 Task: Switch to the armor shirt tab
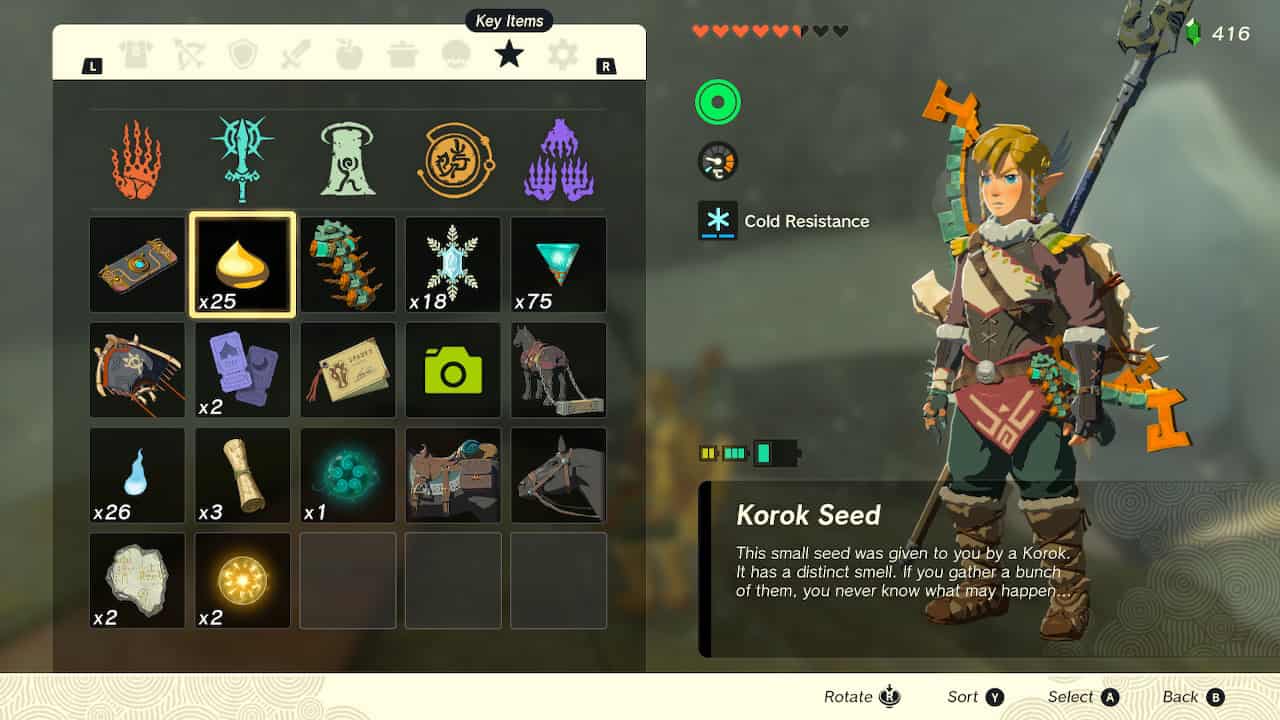coord(136,54)
